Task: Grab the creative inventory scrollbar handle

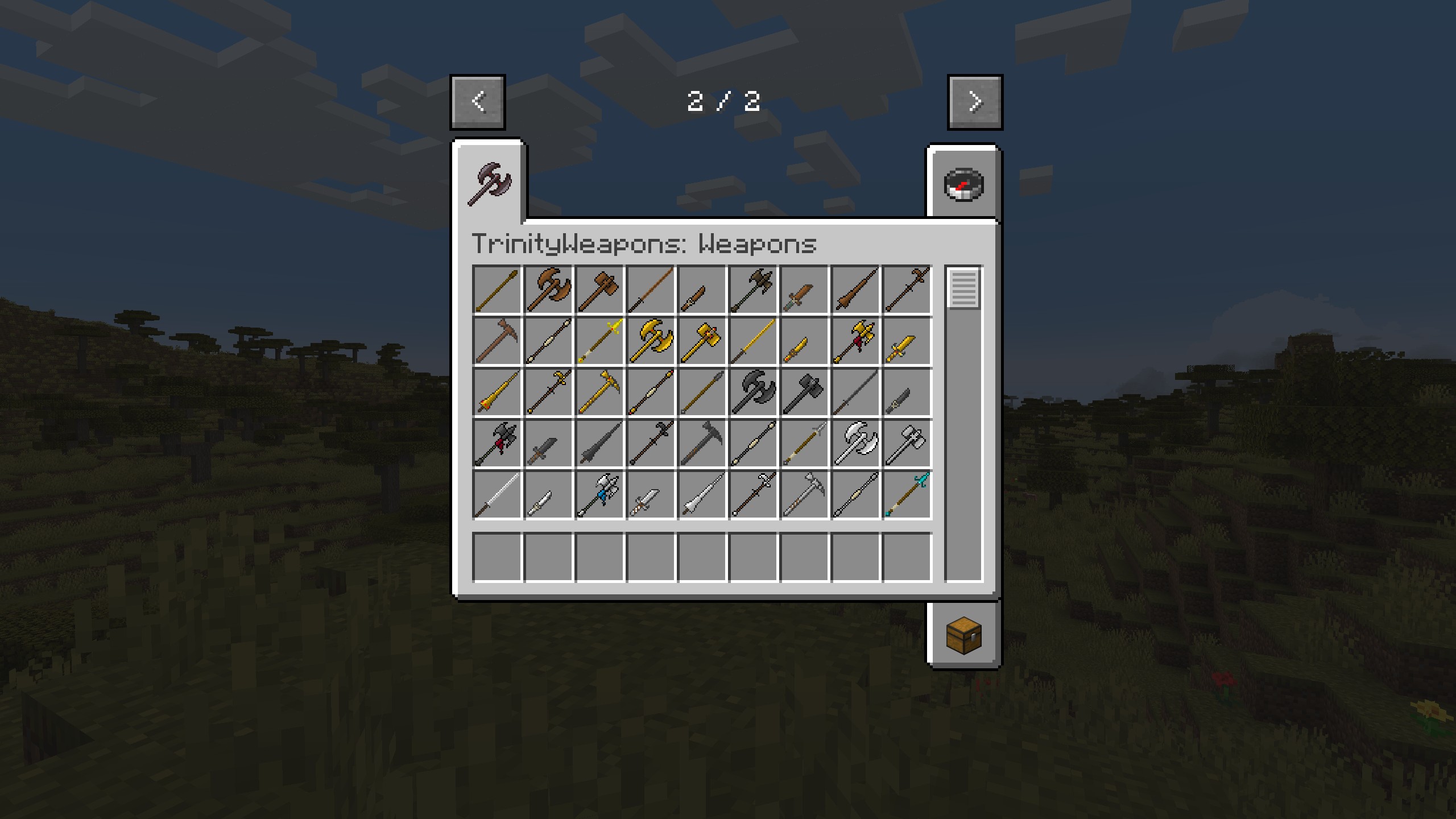Action: click(x=963, y=289)
